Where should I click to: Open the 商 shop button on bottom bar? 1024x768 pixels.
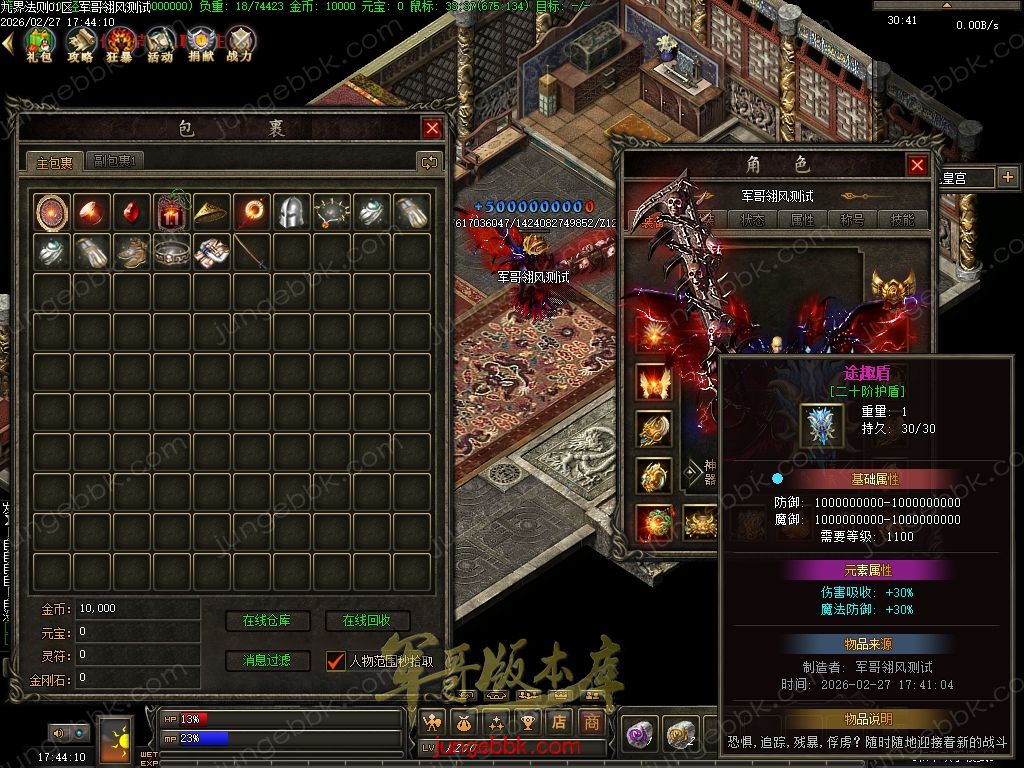[592, 722]
